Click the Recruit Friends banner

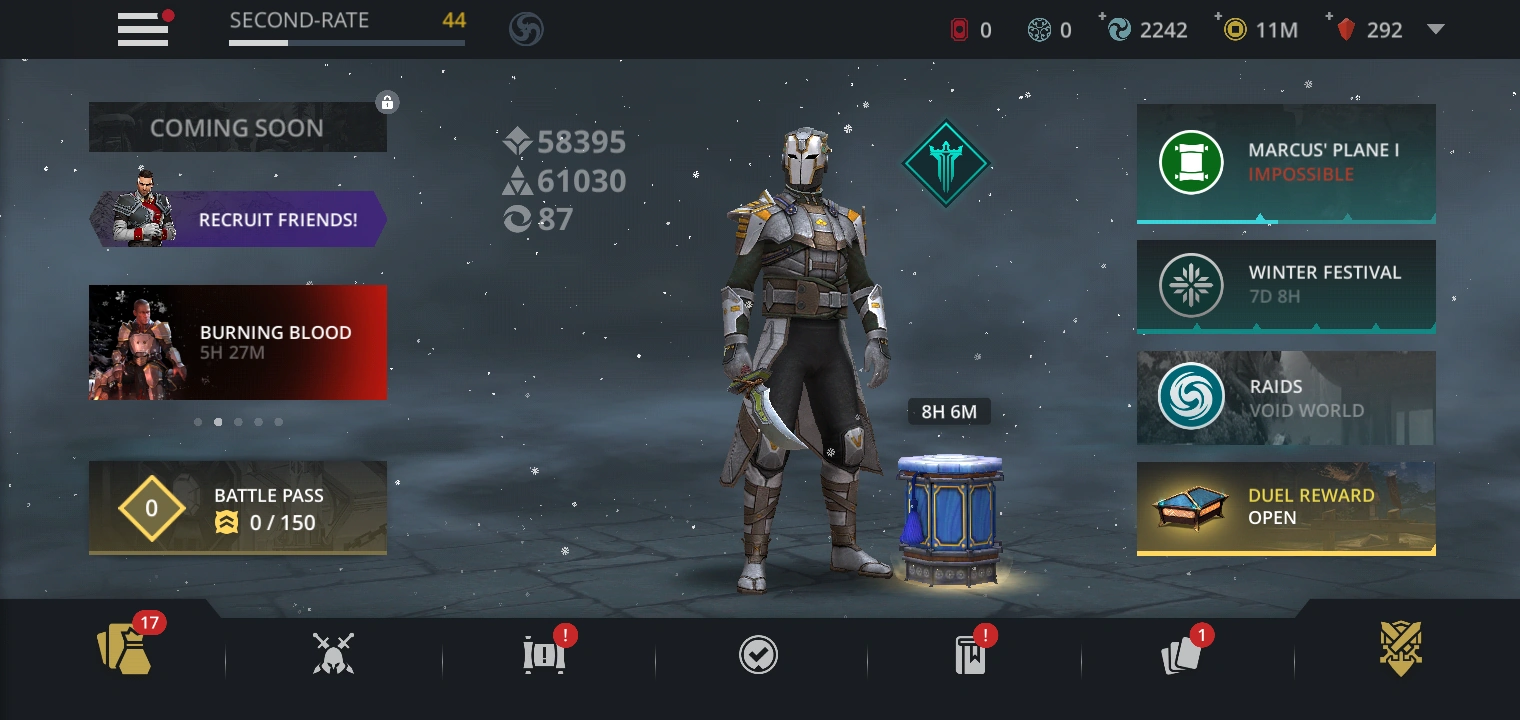click(238, 219)
